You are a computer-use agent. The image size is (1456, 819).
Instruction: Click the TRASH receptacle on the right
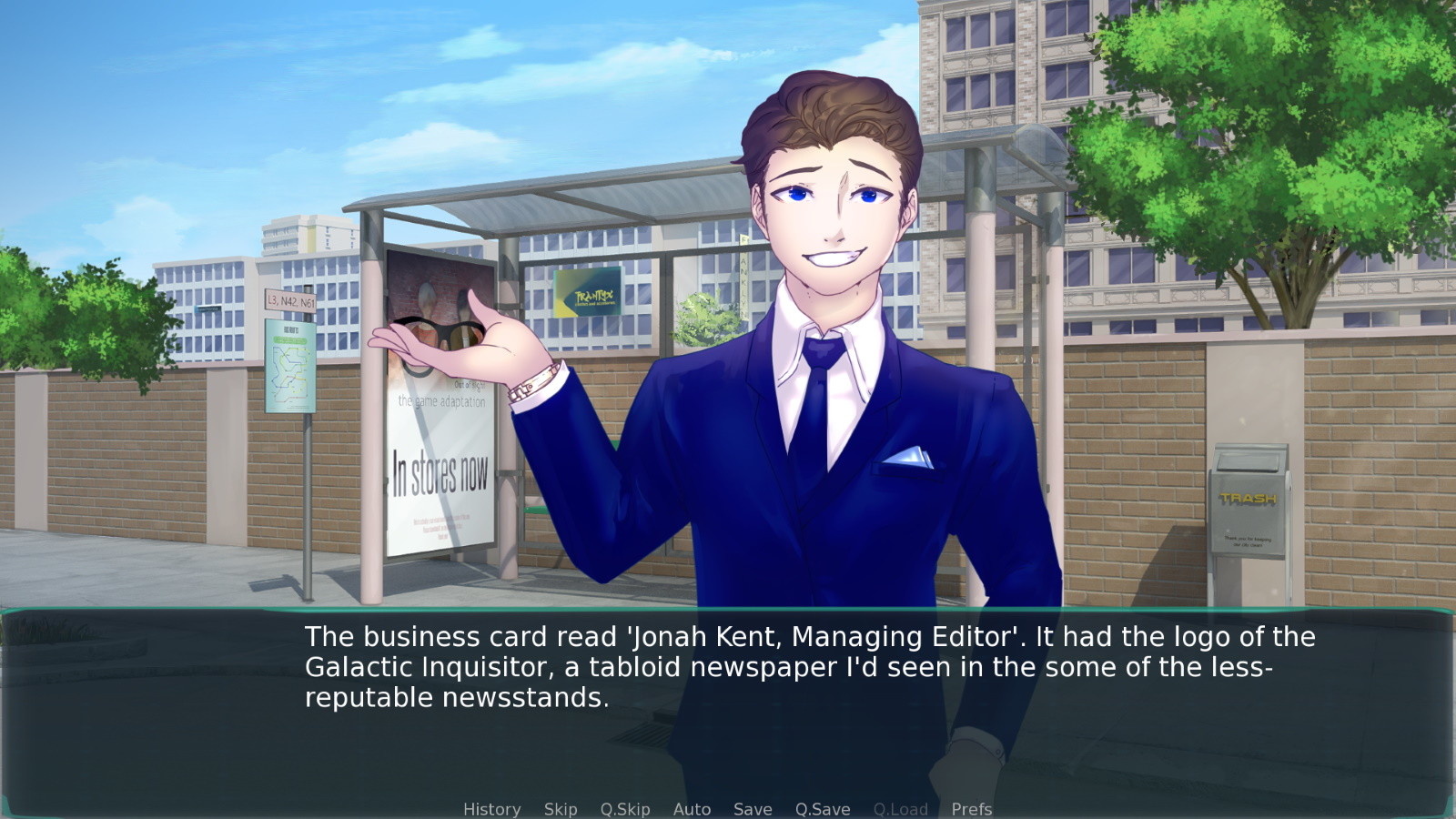[1249, 500]
